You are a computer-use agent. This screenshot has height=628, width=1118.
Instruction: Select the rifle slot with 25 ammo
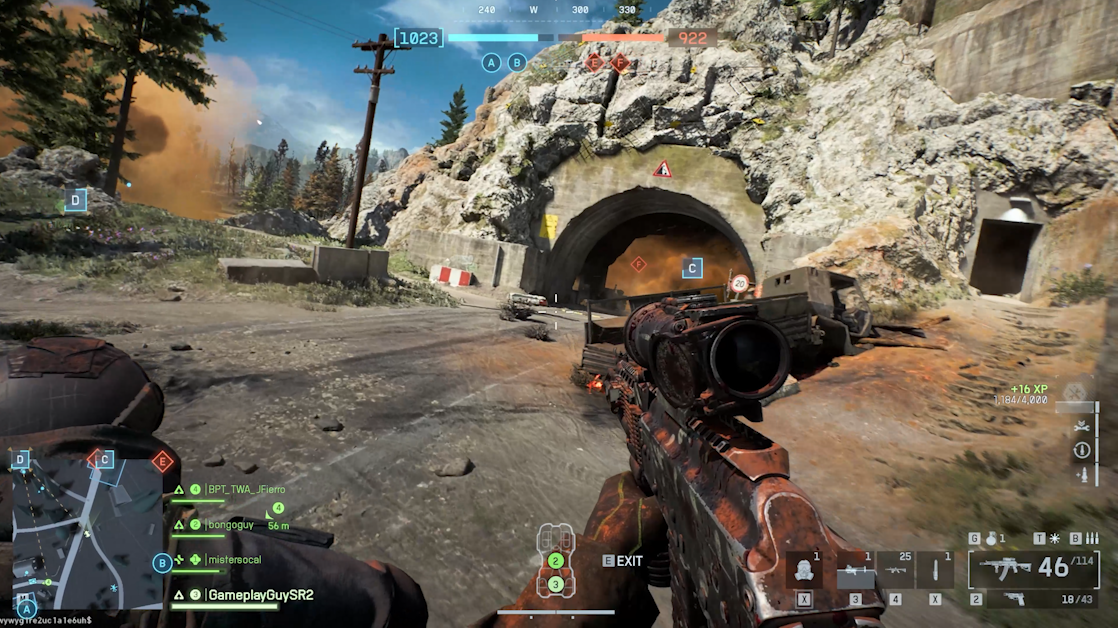pyautogui.click(x=895, y=571)
